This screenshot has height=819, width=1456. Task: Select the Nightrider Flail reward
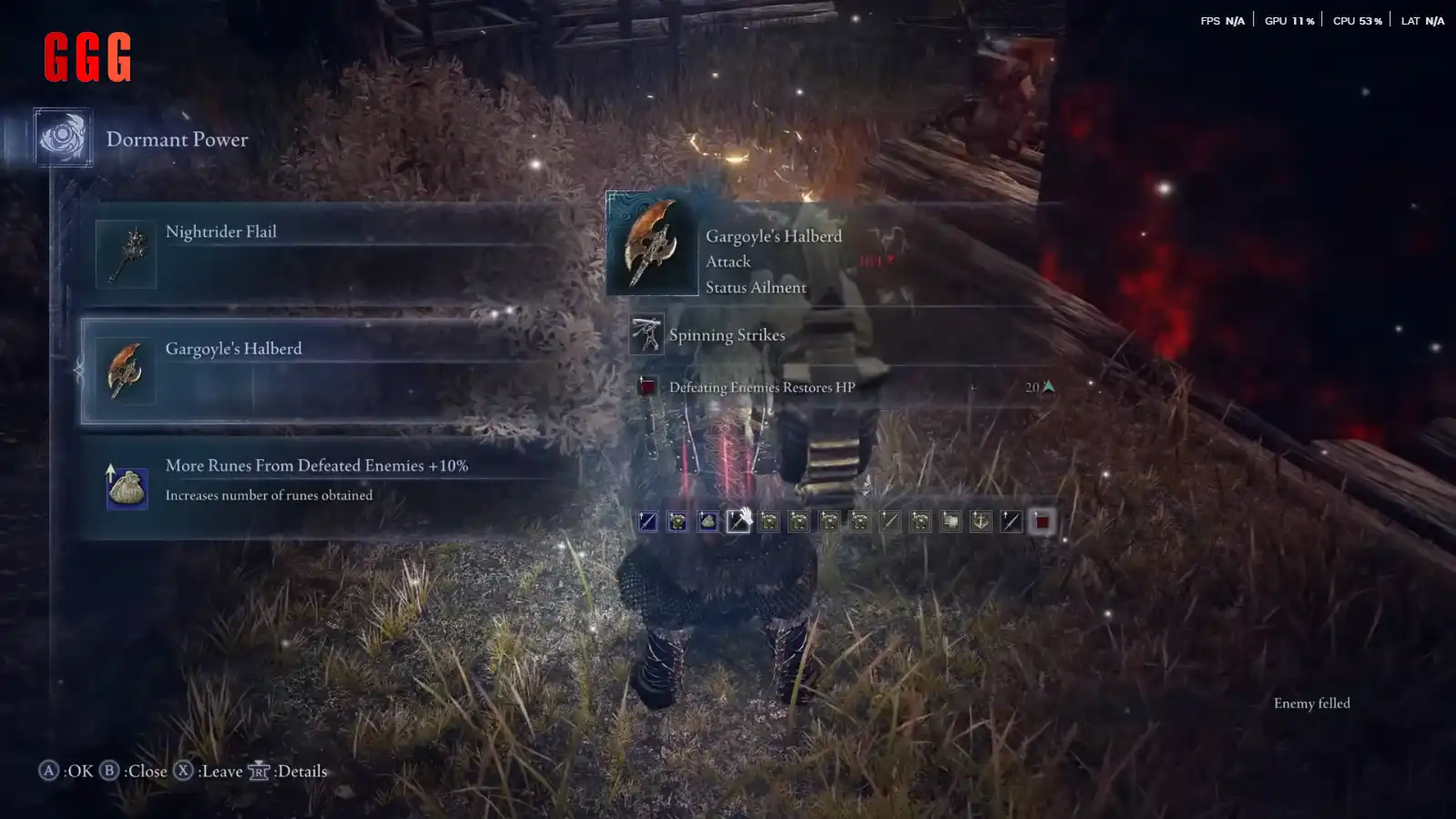tap(328, 254)
